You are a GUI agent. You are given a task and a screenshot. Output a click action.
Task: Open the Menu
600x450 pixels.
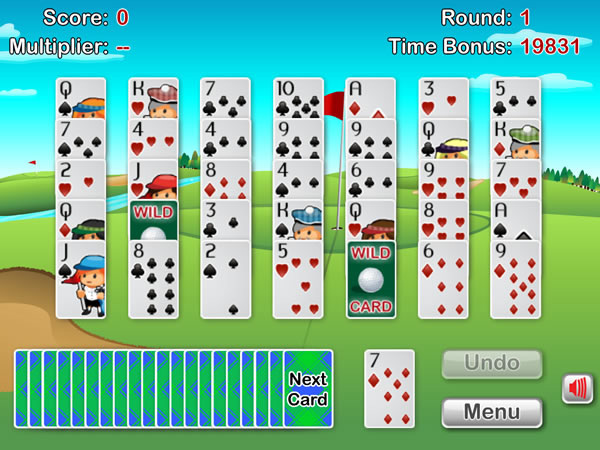click(x=492, y=412)
